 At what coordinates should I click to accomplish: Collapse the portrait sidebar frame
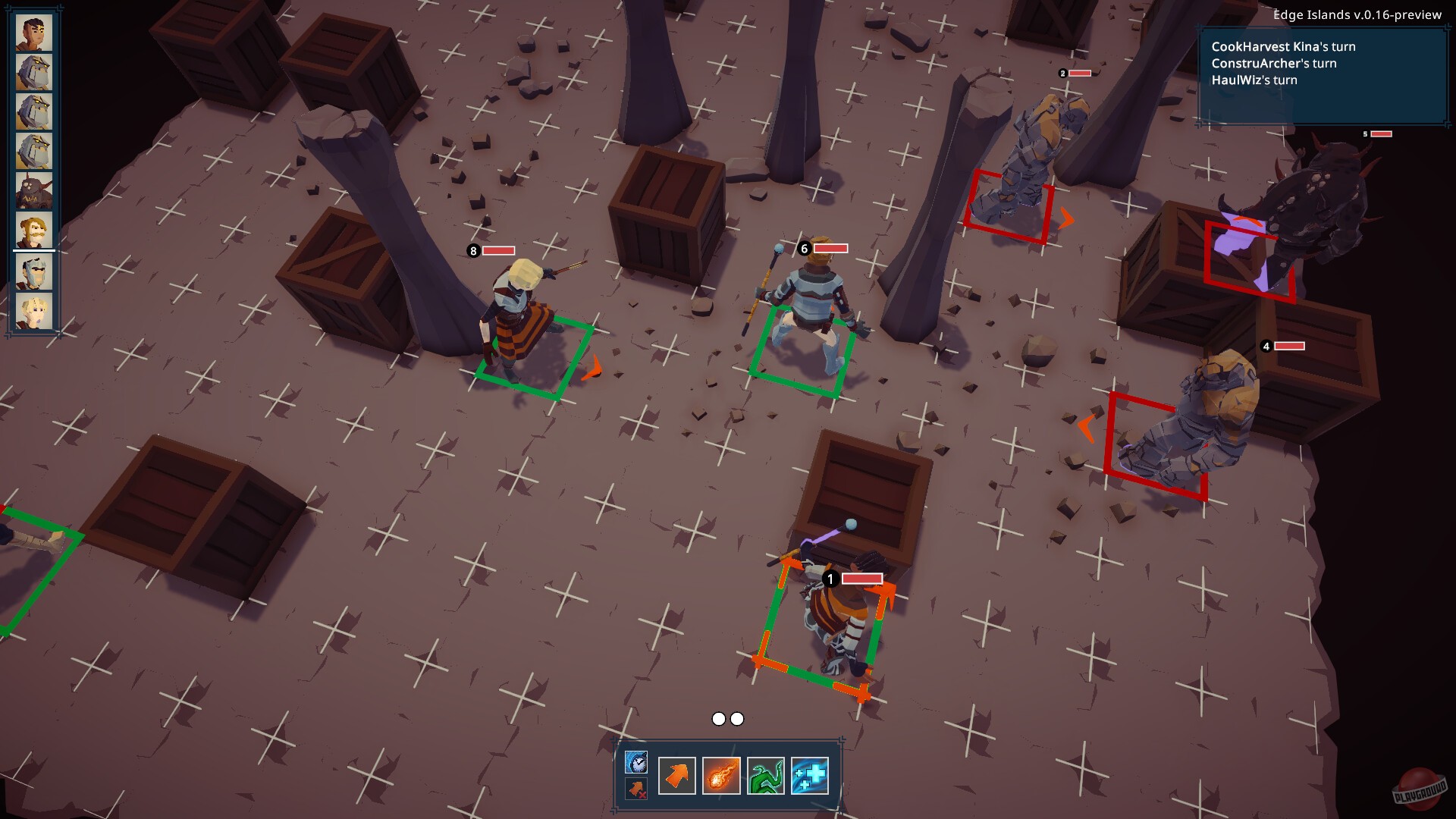coord(33,171)
